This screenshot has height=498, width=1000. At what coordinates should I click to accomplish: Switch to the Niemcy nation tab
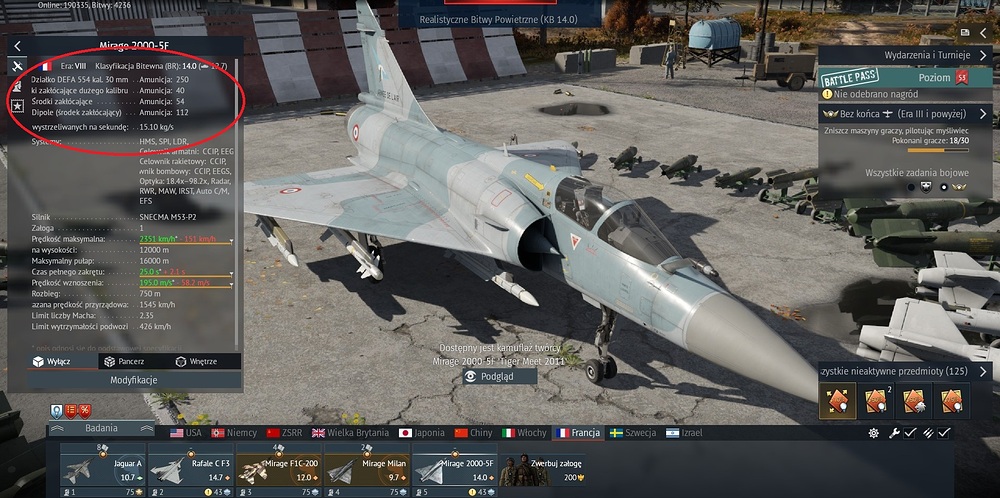tap(234, 433)
